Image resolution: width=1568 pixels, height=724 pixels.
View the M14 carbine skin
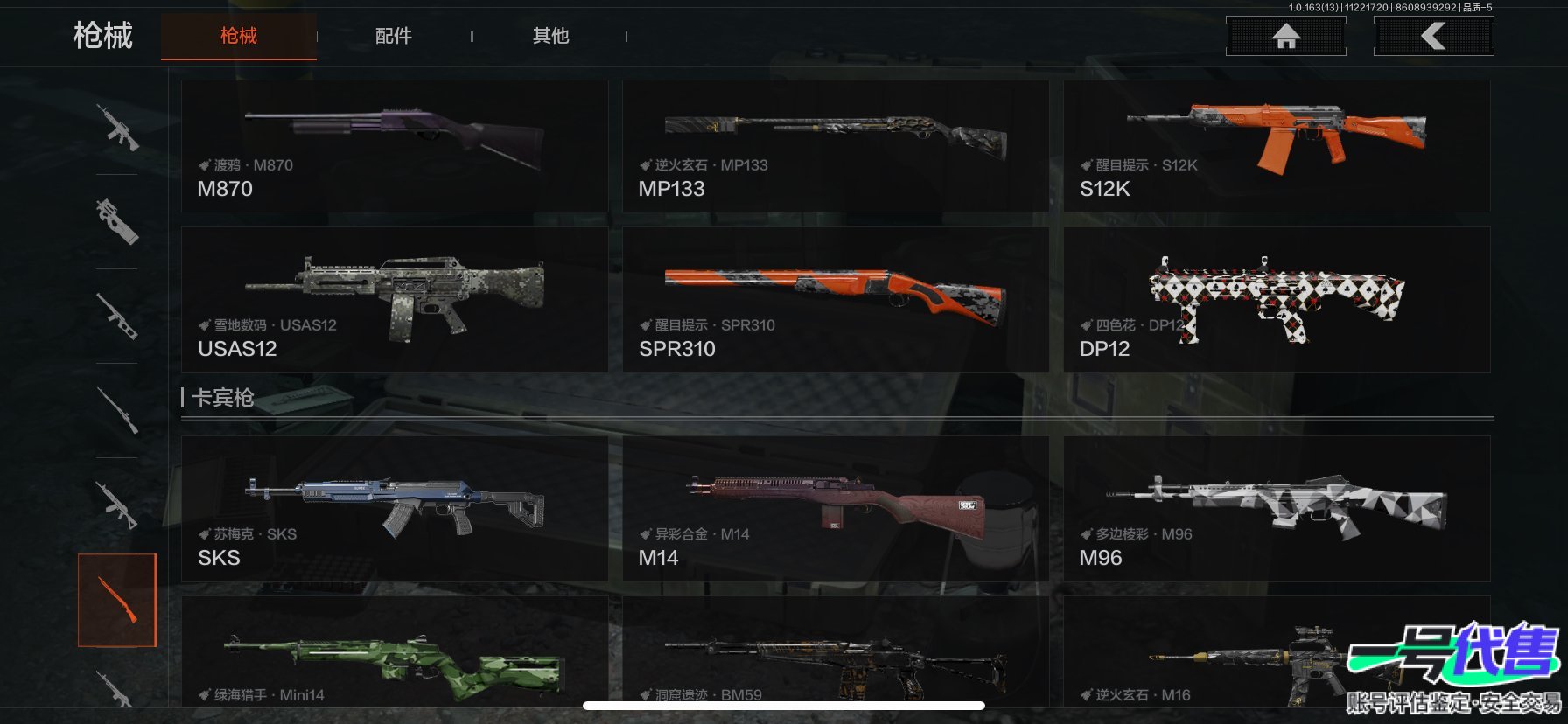coord(835,509)
